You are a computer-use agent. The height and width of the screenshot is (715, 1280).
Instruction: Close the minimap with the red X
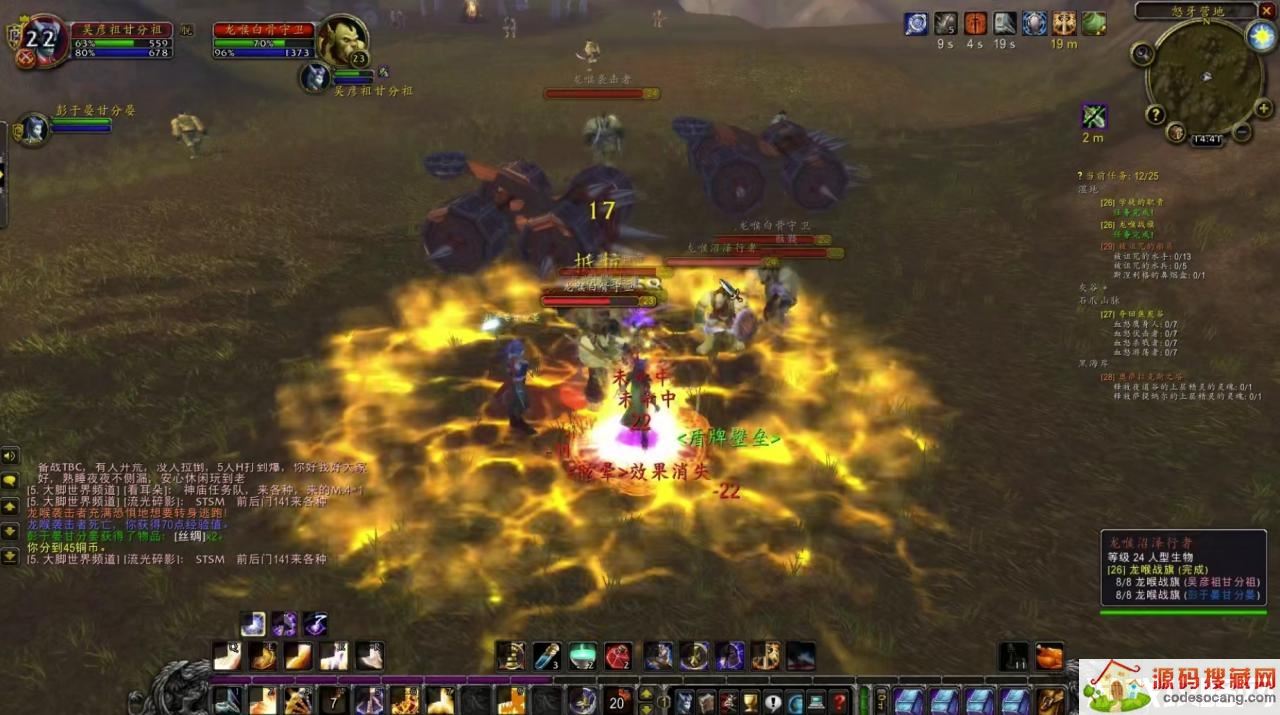coord(1267,10)
